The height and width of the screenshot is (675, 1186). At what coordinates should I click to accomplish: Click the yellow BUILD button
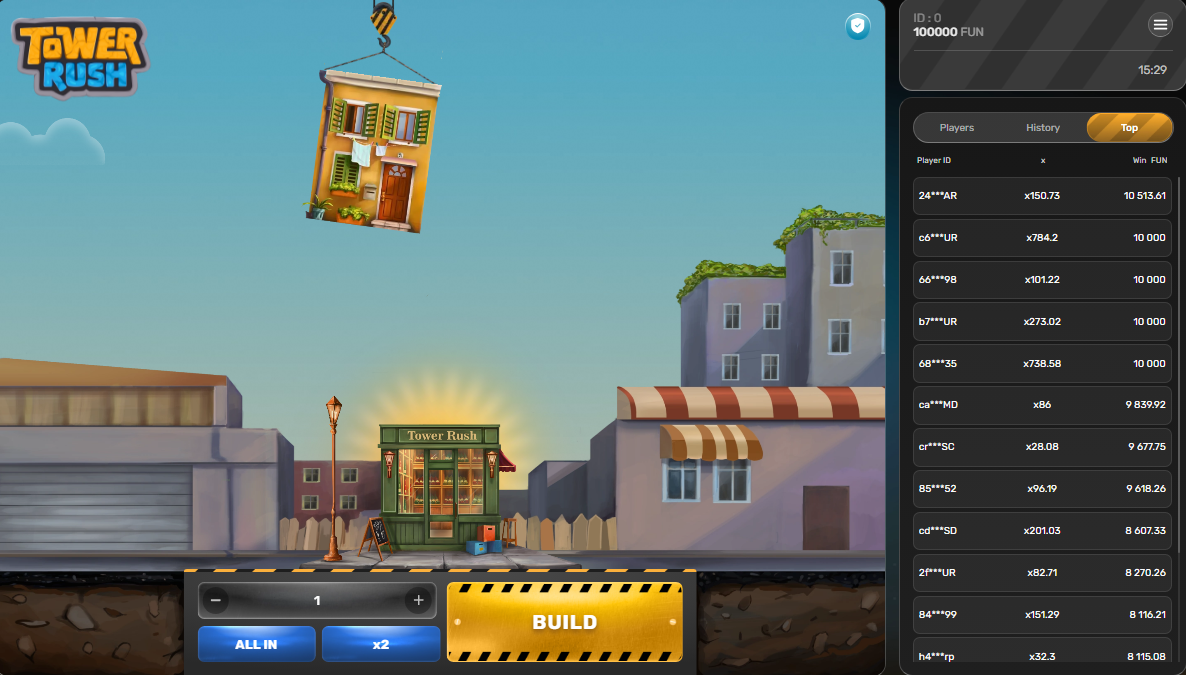coord(565,621)
